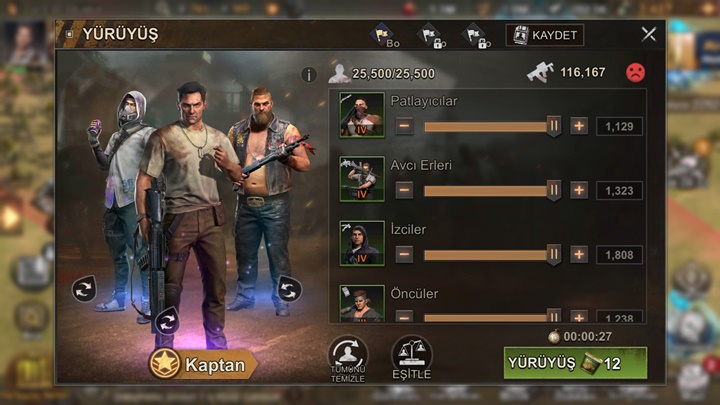This screenshot has width=720, height=405.
Task: Decrease İzciler troop count with minus
Action: coord(404,254)
